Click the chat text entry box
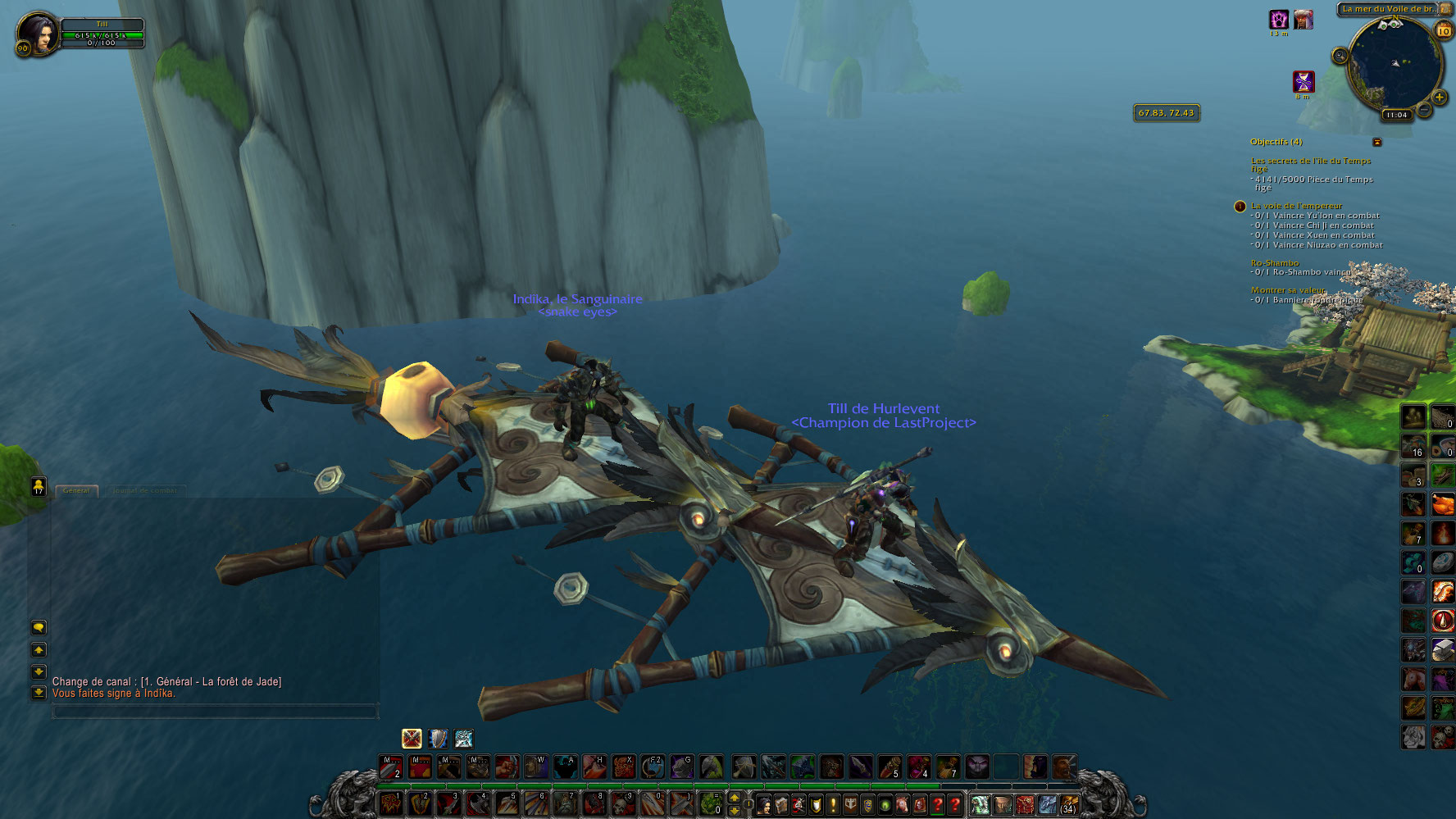The height and width of the screenshot is (819, 1456). click(x=215, y=711)
